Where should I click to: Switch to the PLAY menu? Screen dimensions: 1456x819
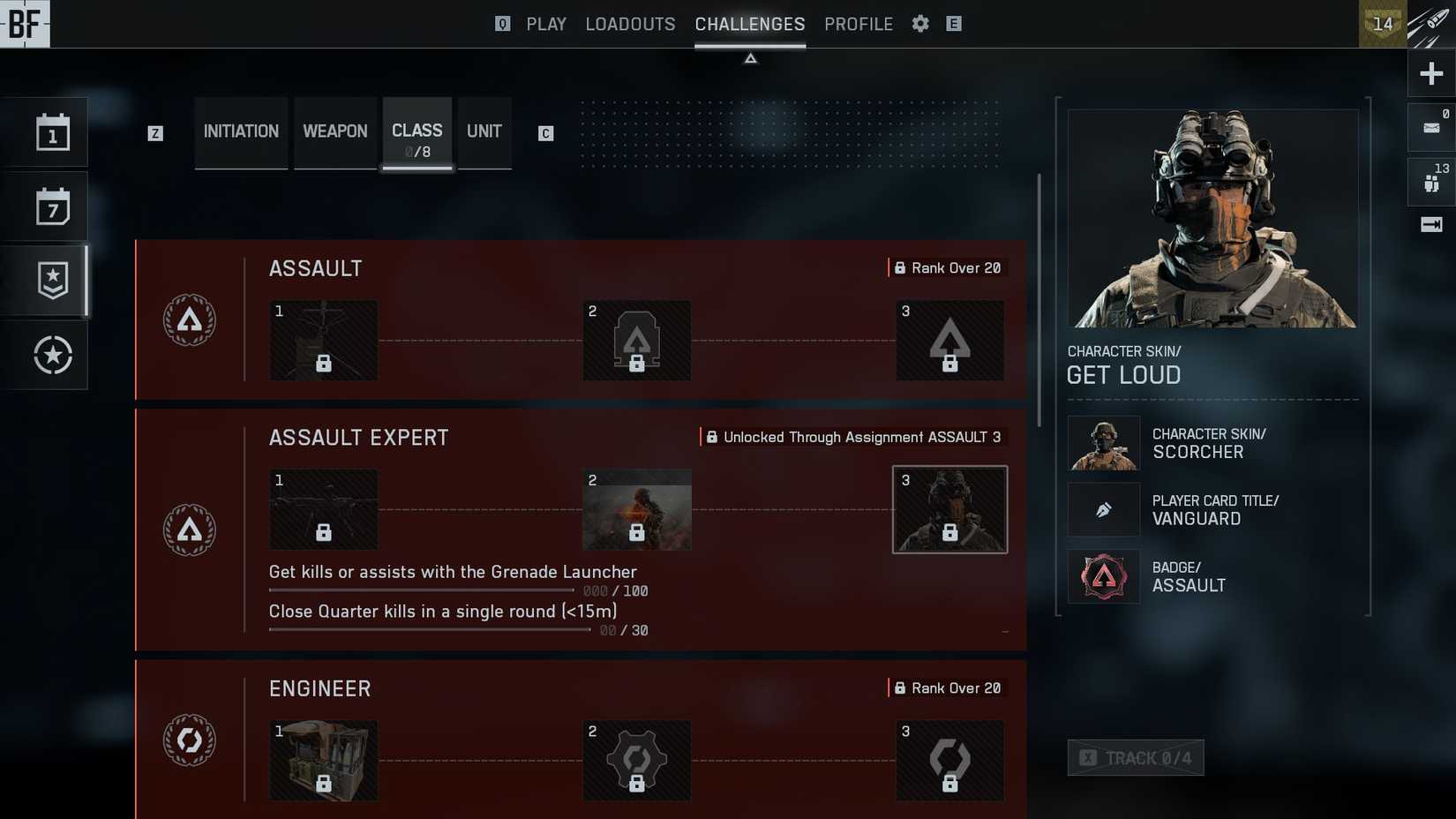[546, 24]
